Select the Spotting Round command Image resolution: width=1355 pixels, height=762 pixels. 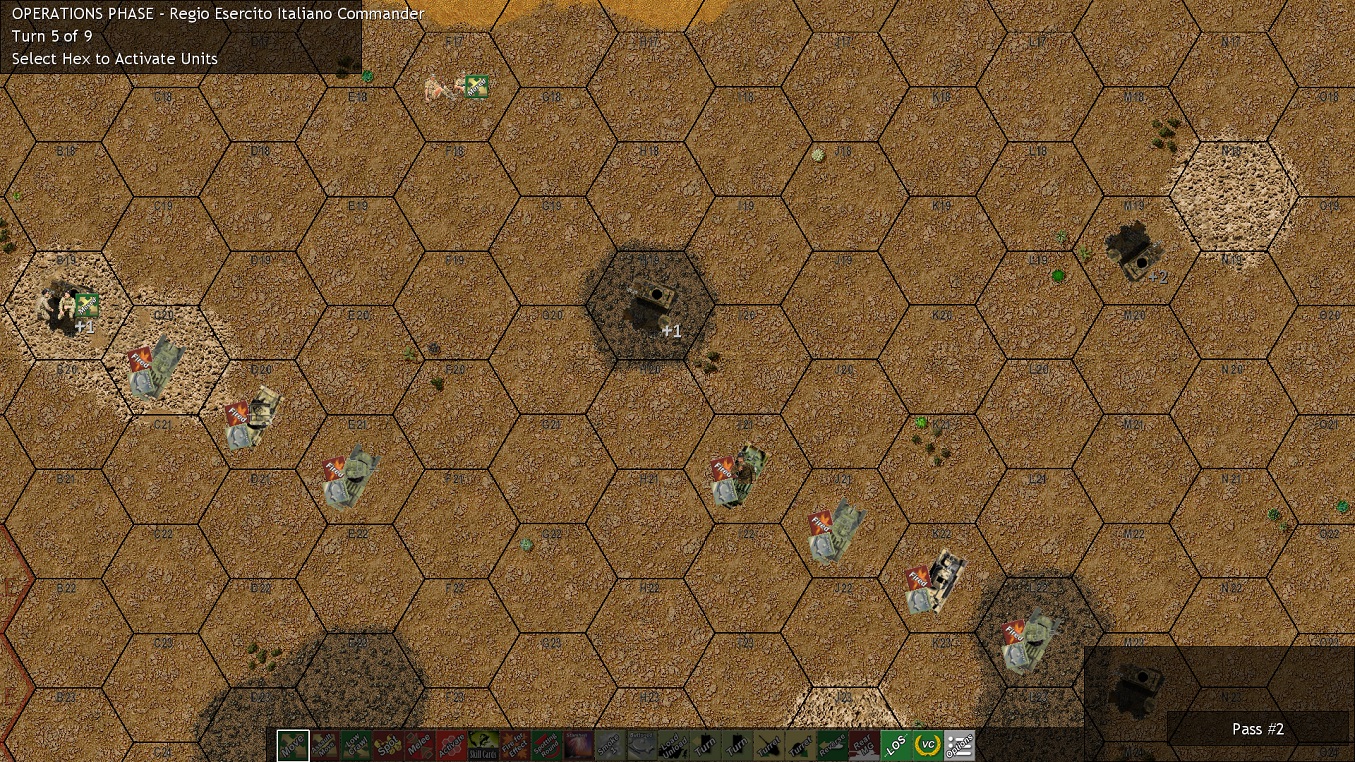[x=549, y=745]
